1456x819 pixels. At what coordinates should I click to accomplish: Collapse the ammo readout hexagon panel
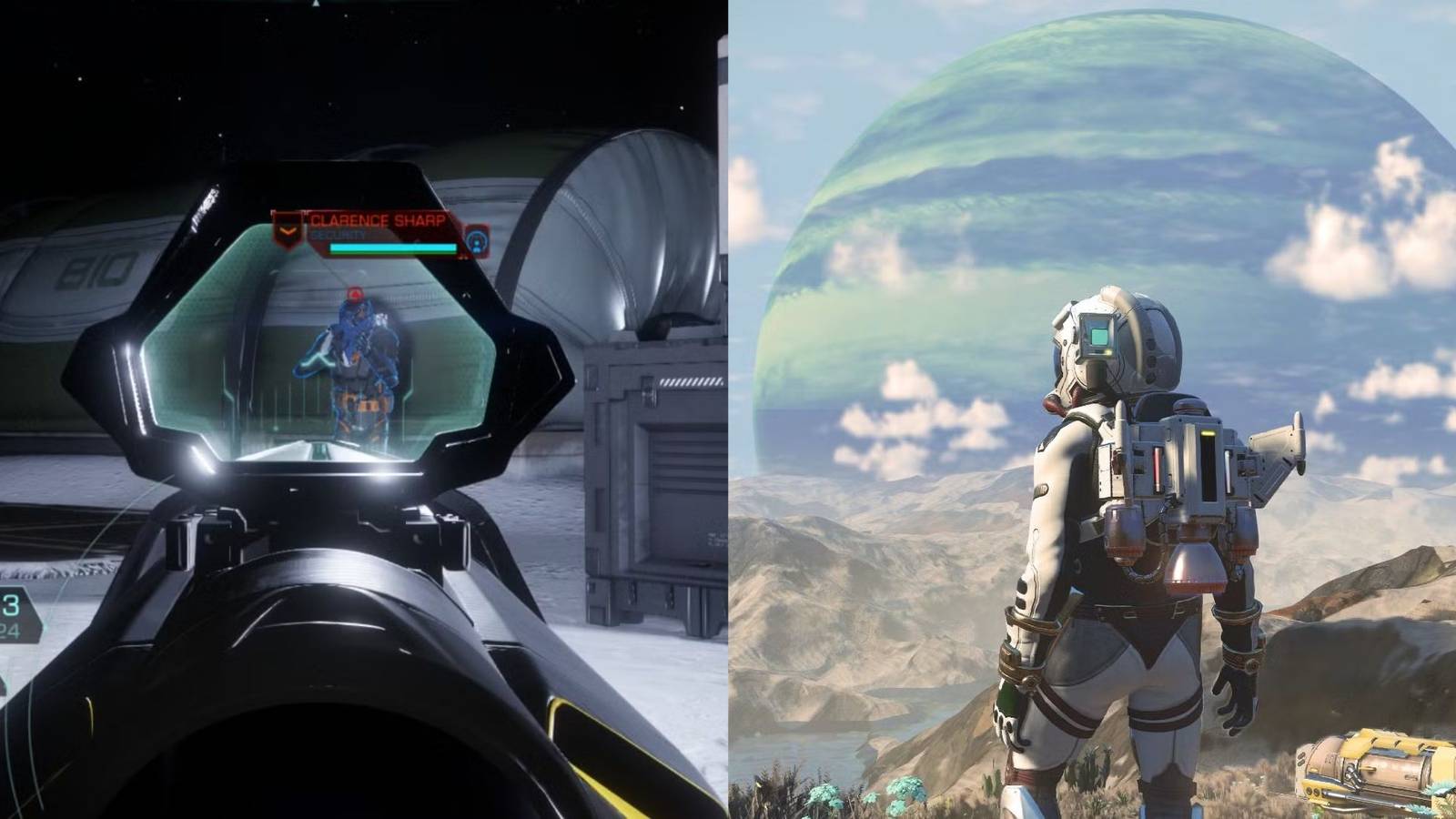[16, 614]
